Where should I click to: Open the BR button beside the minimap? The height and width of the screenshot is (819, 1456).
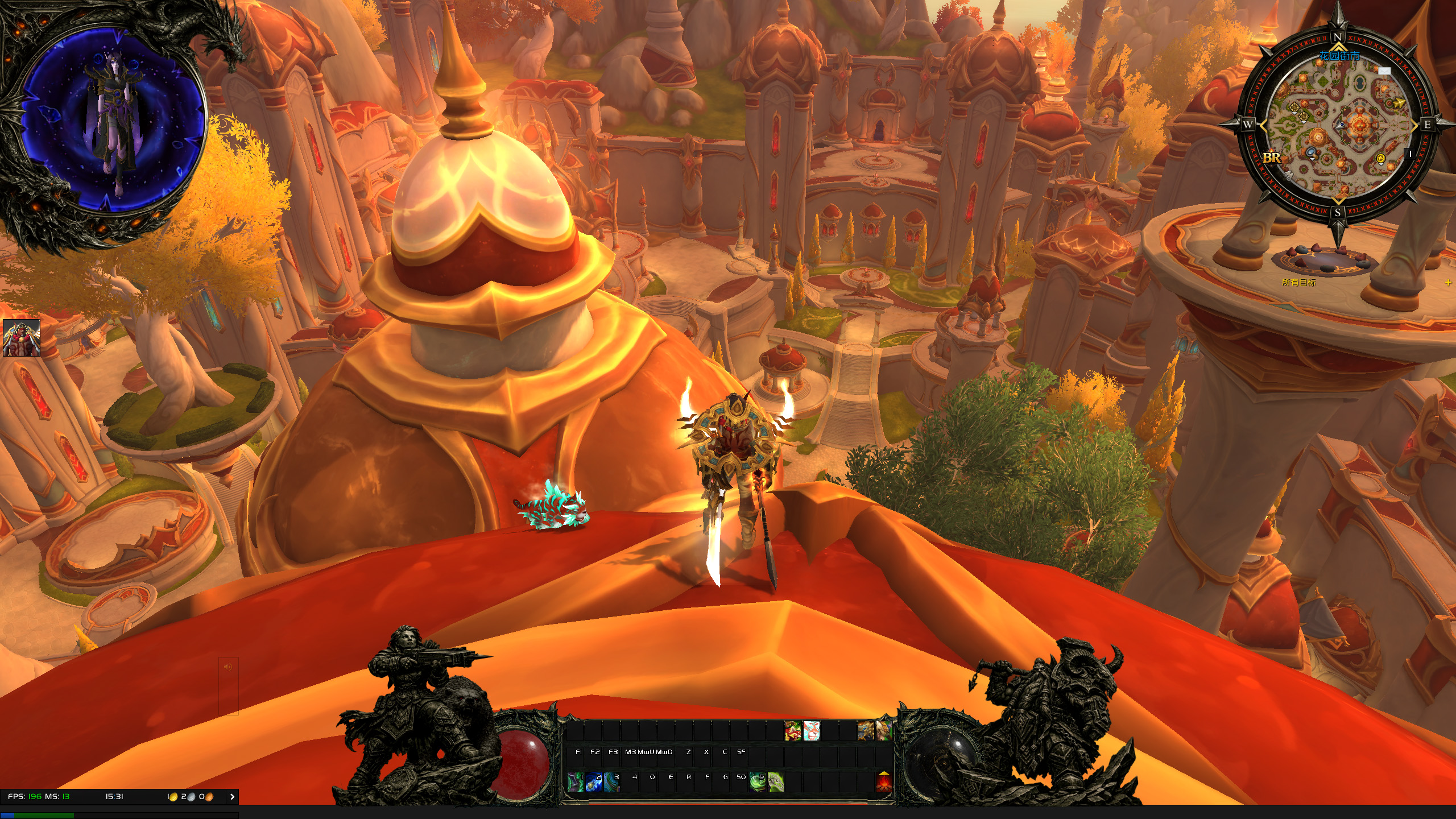coord(1272,158)
